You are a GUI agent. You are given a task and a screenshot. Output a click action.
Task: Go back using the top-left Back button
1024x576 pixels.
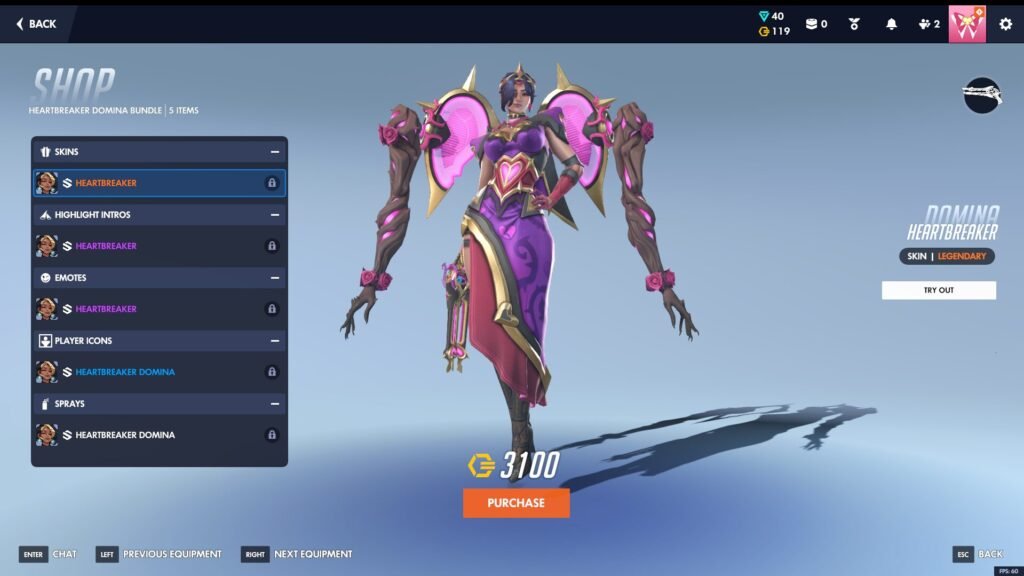37,23
